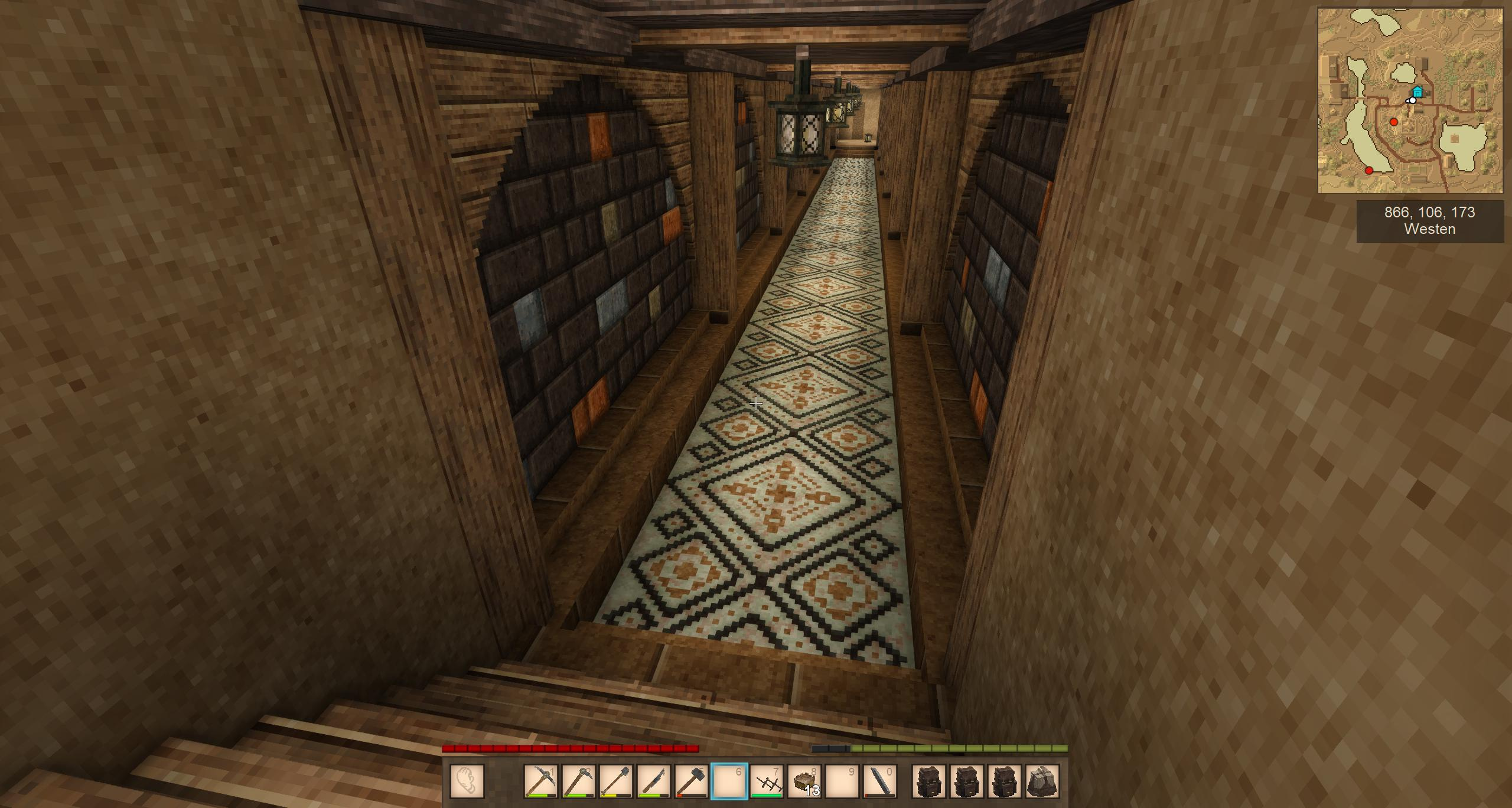The width and height of the screenshot is (1512, 808).
Task: Click the red waypoint at lake's southern tip
Action: 1369,171
